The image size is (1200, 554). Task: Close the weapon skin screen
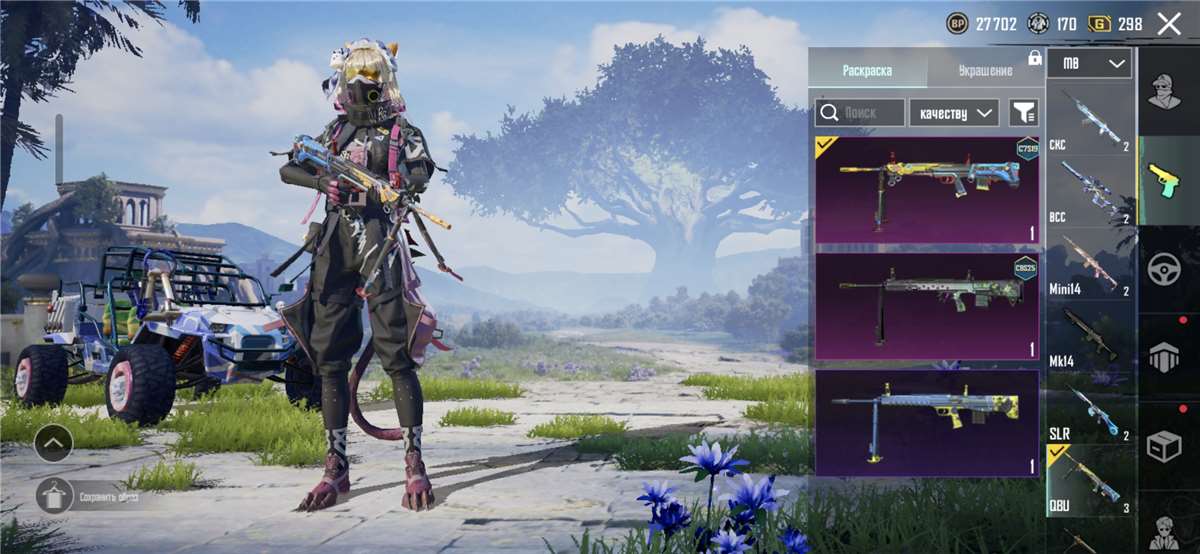click(1168, 24)
